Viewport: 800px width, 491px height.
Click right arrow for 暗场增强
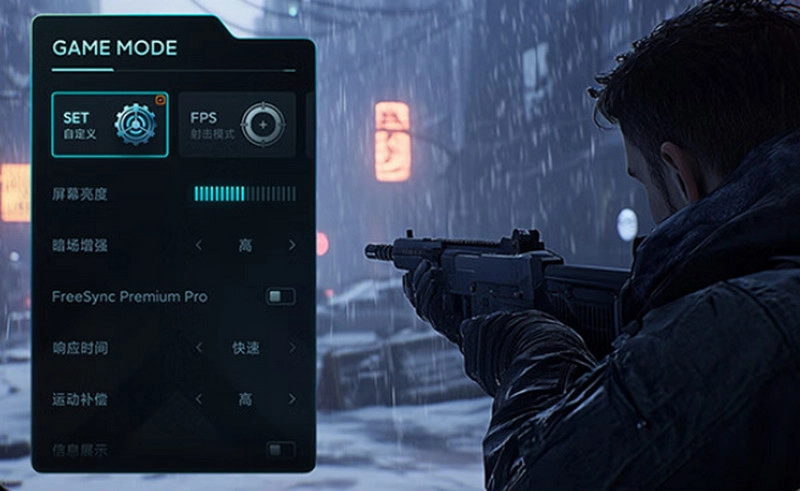tap(292, 245)
